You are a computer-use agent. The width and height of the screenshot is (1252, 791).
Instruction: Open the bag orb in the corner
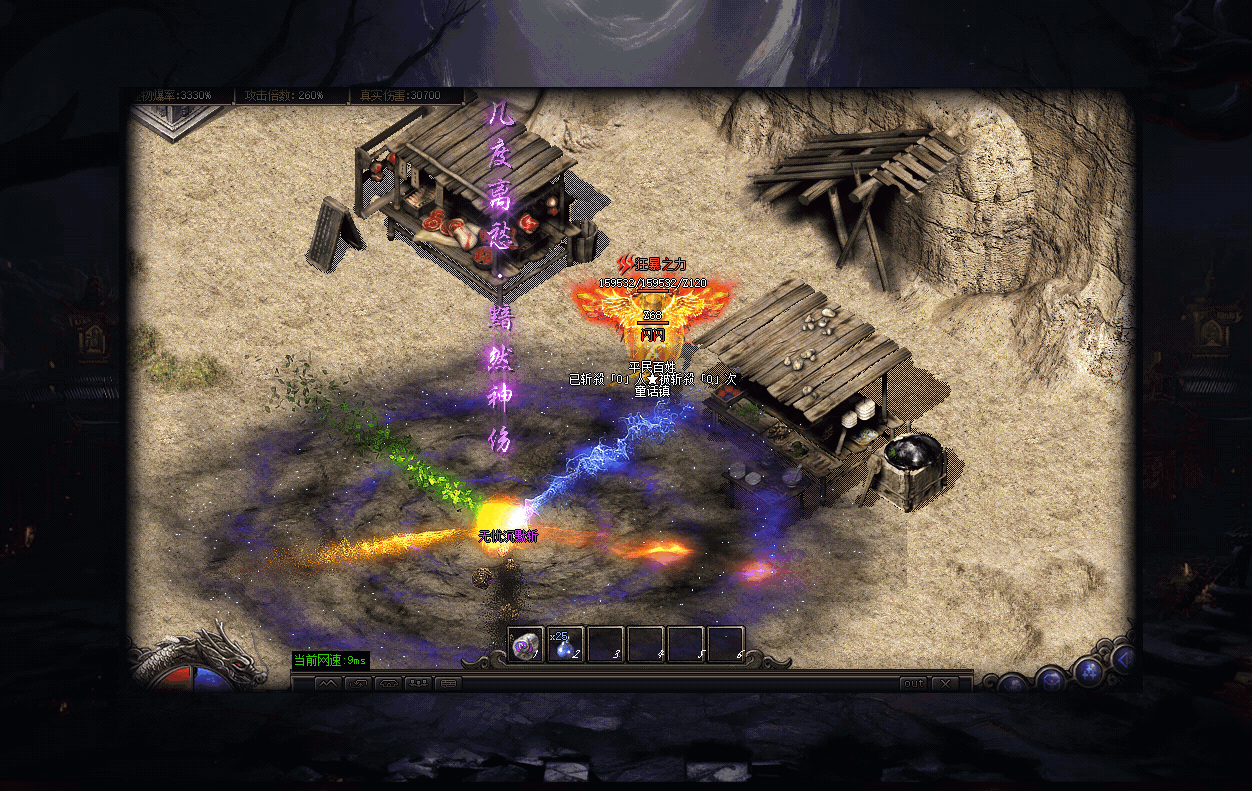[x=1050, y=681]
